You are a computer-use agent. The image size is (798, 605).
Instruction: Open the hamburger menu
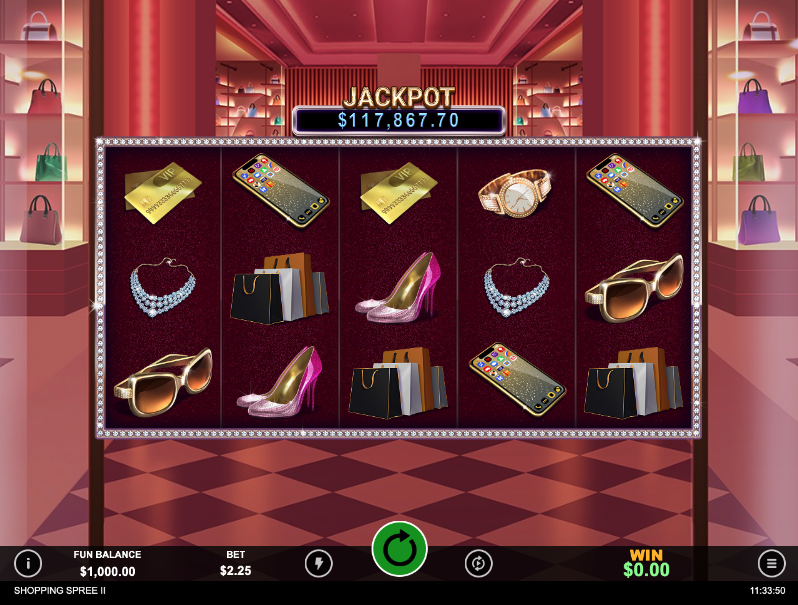[771, 563]
